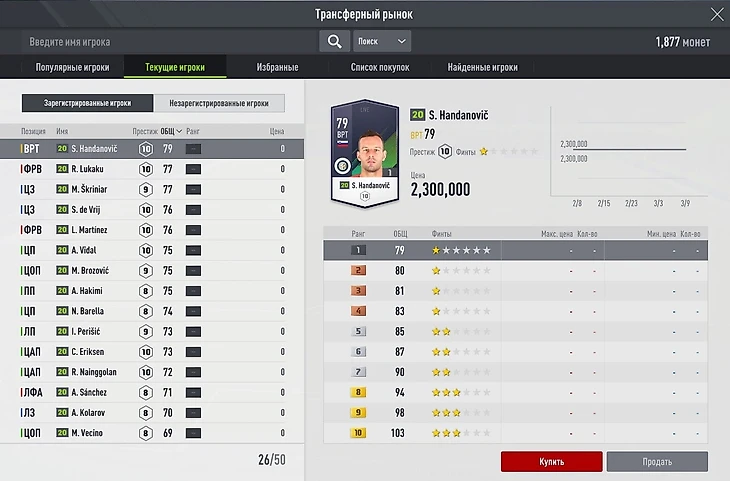Screen dimensions: 730x481
Task: Click the grey Продать button
Action: coord(657,462)
